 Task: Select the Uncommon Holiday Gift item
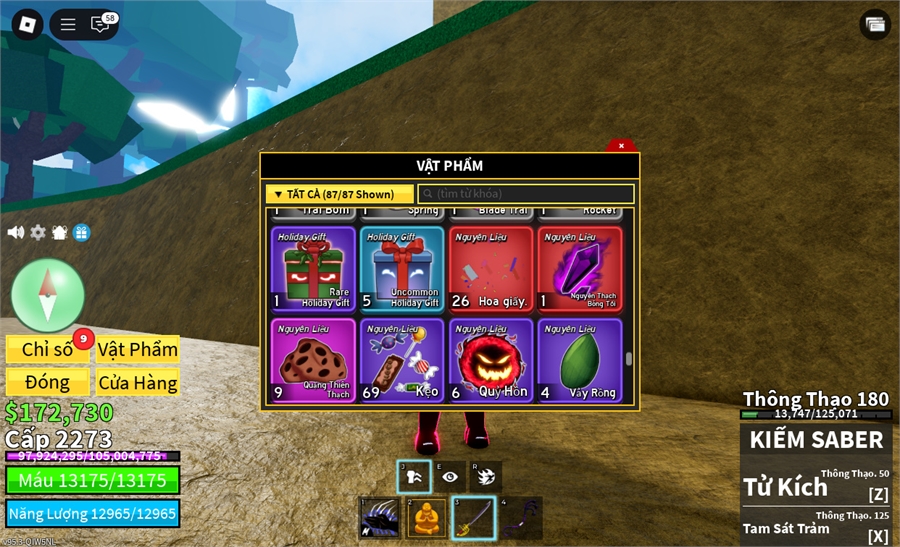click(x=402, y=269)
